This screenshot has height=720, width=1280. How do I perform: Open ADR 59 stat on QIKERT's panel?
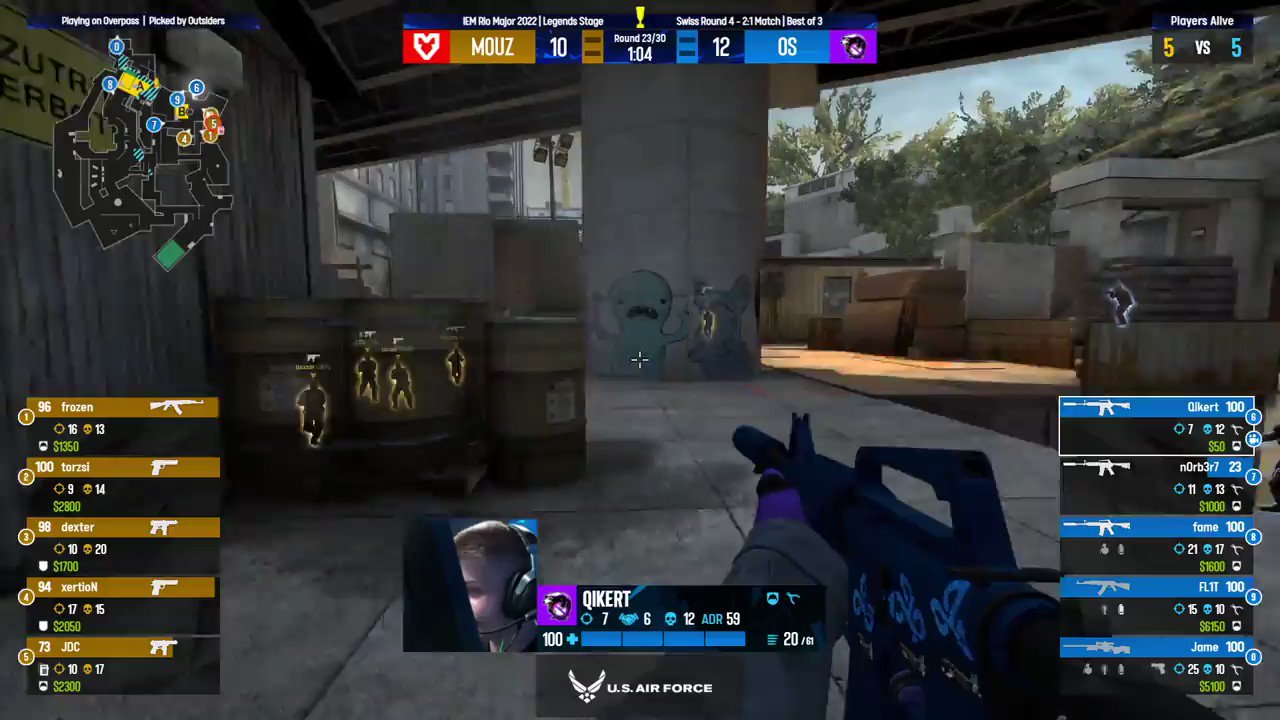tap(718, 618)
